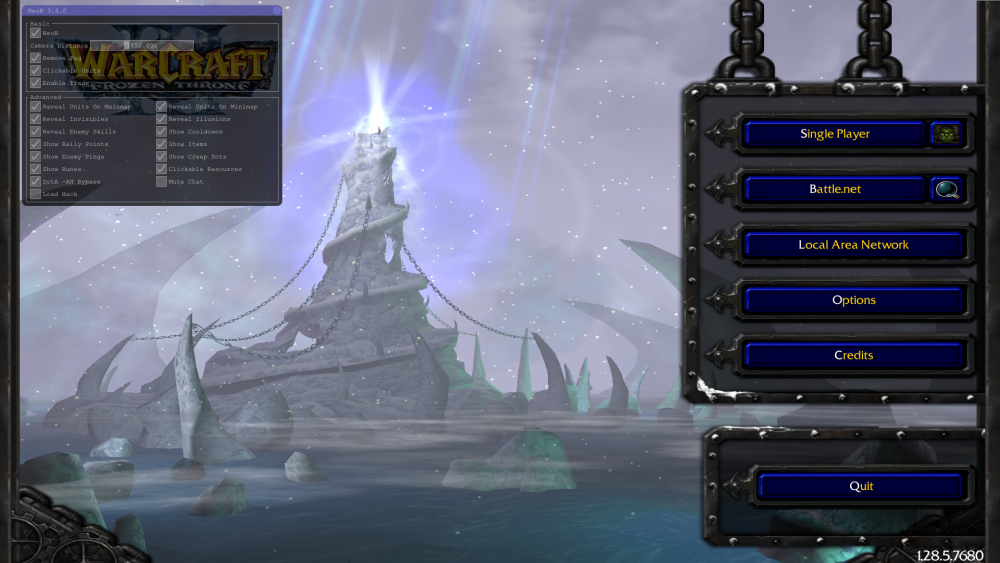This screenshot has height=563, width=1000.
Task: View the game Credits
Action: (853, 355)
